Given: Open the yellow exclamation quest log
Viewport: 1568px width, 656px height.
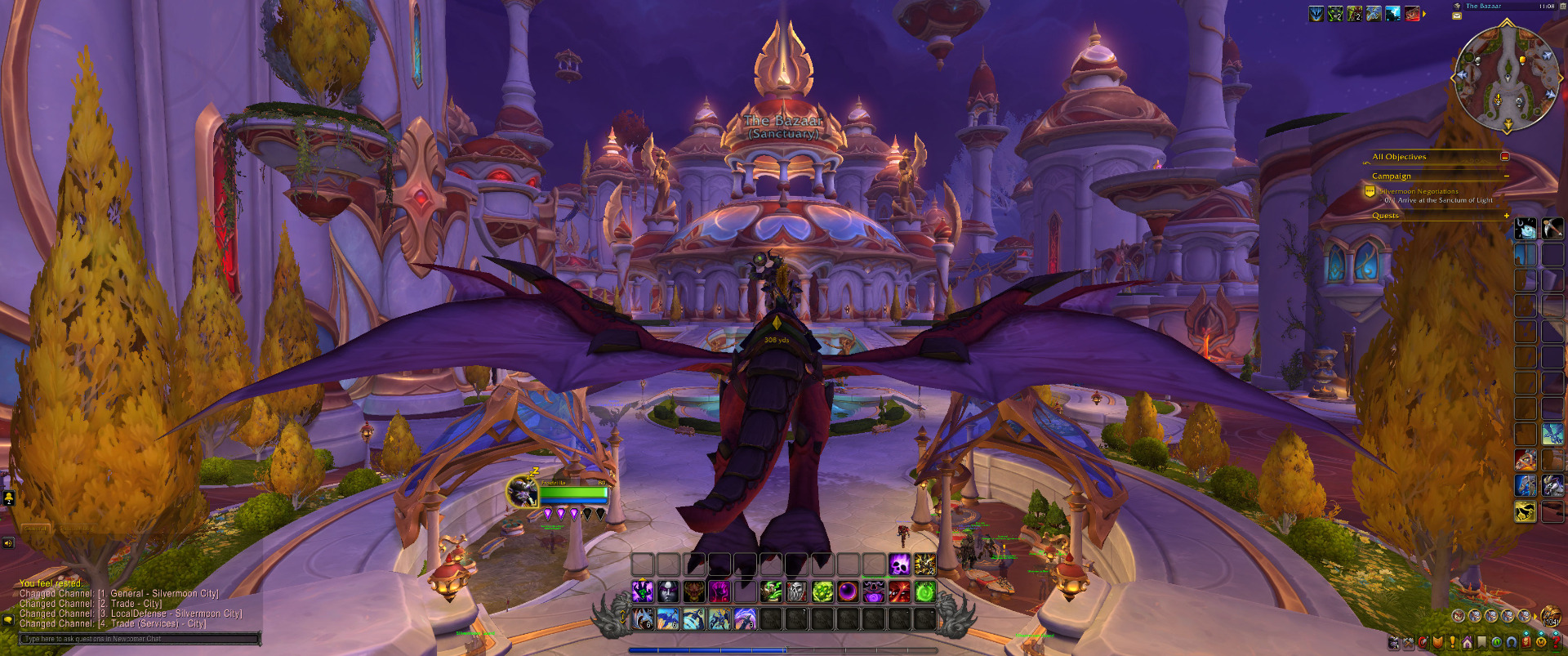Looking at the screenshot, I should pyautogui.click(x=1453, y=643).
